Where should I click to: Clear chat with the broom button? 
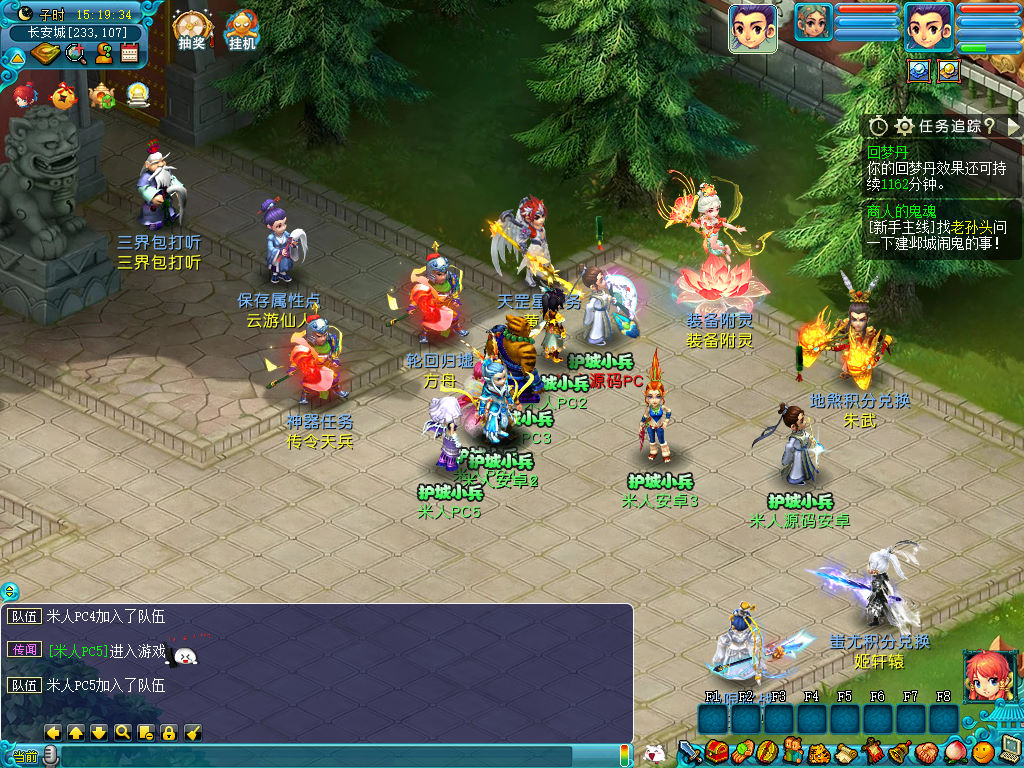193,732
